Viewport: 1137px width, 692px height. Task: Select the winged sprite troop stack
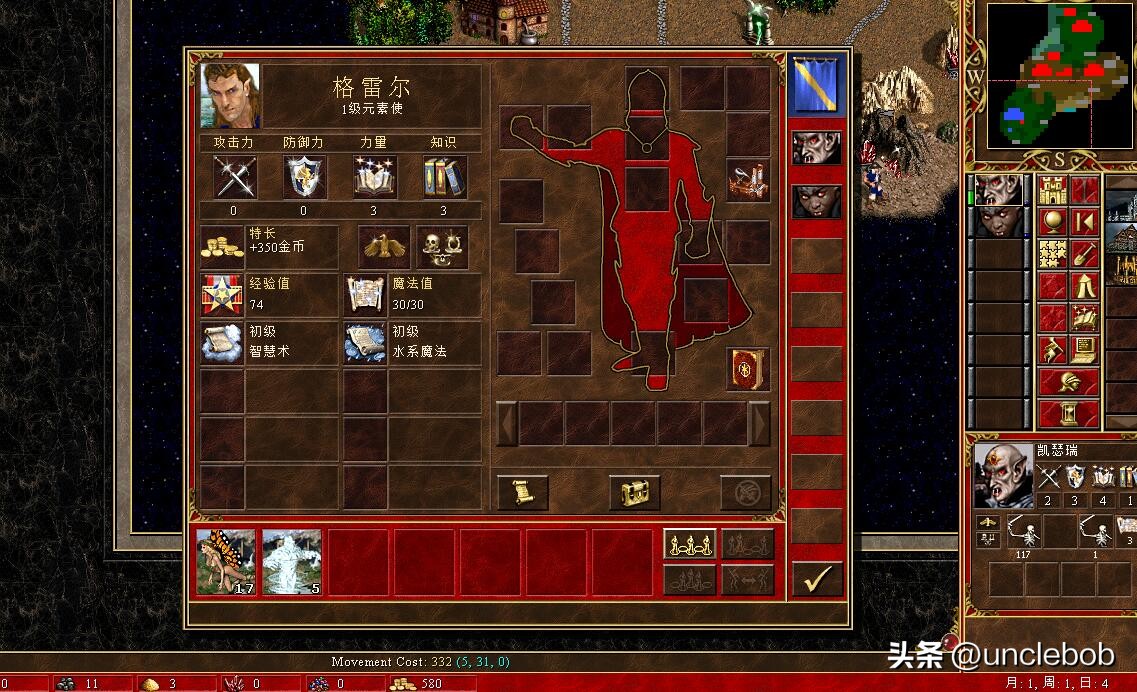tap(226, 562)
